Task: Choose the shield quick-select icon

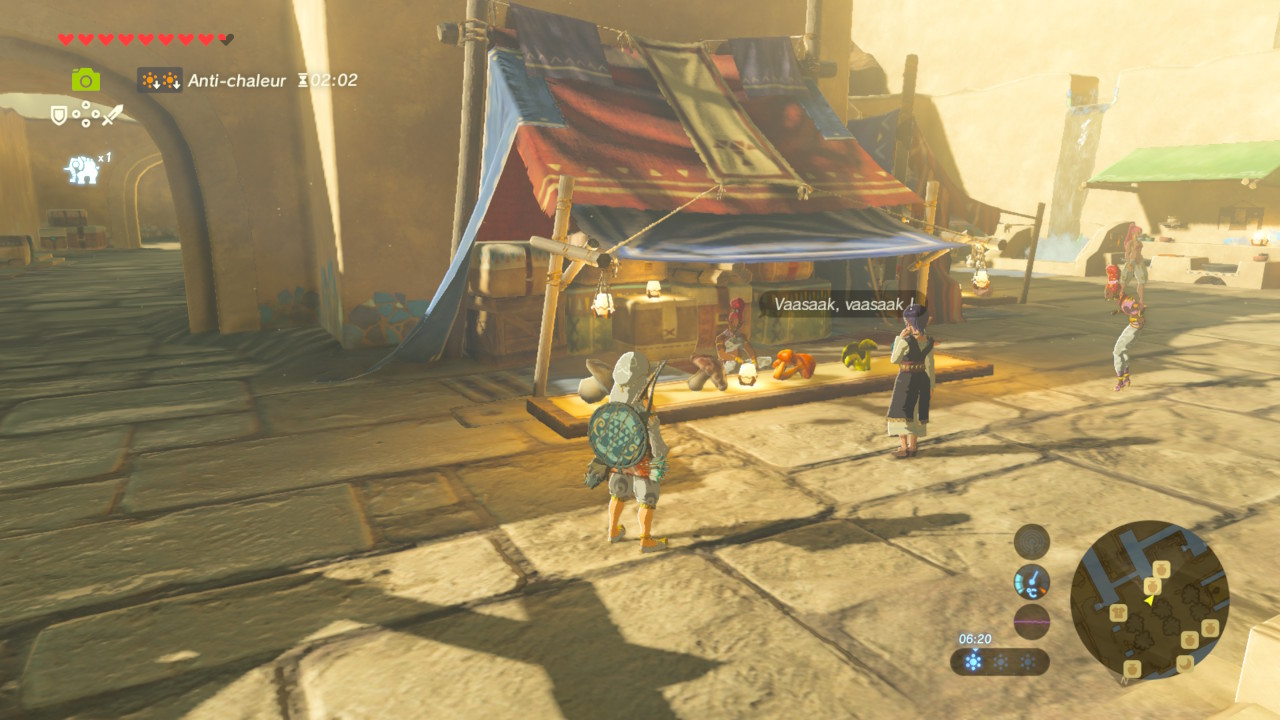Action: click(x=59, y=115)
